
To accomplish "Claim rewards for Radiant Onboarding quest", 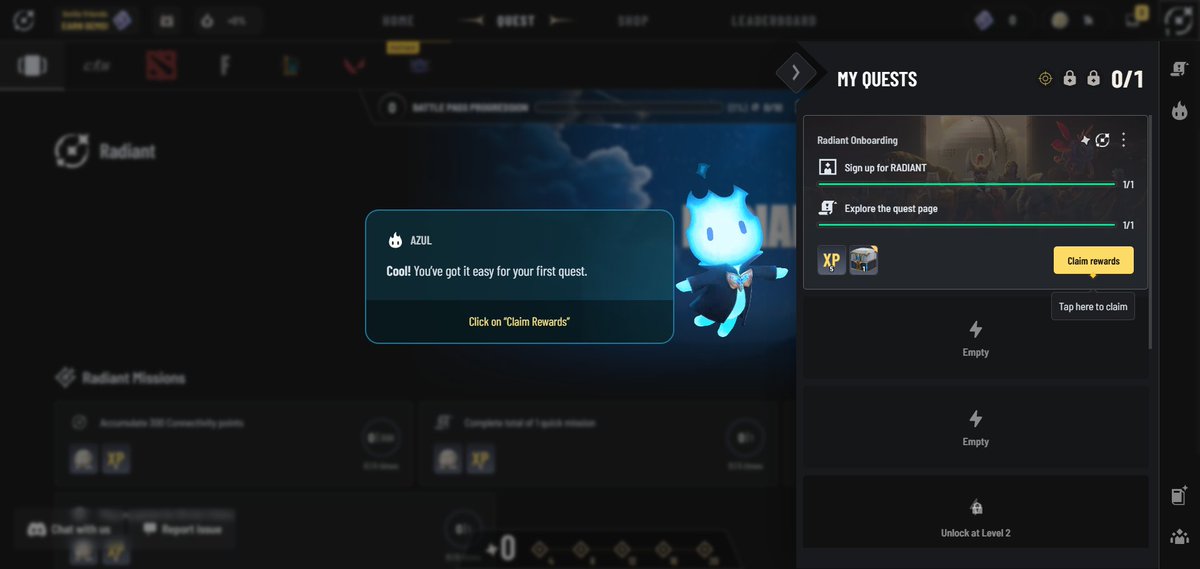I will (x=1093, y=260).
